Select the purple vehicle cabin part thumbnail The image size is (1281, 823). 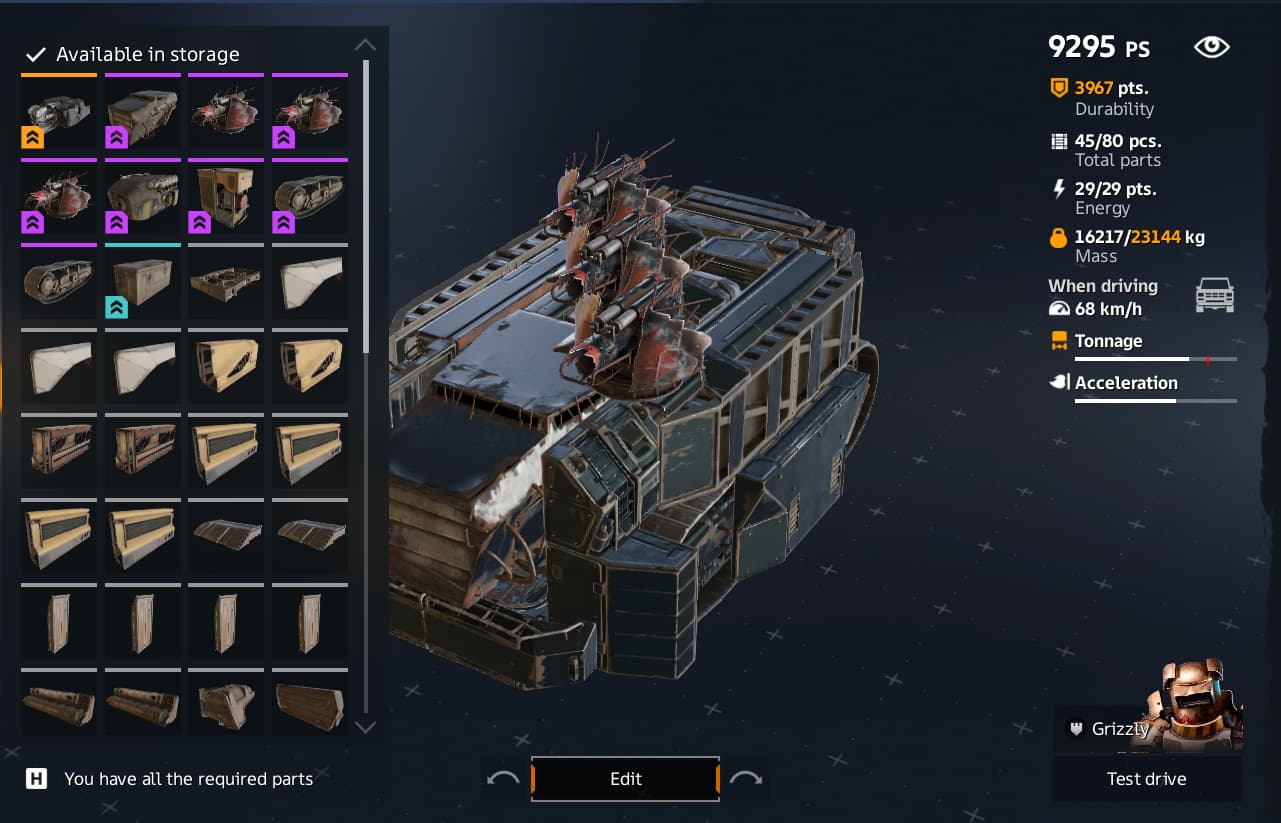(143, 112)
